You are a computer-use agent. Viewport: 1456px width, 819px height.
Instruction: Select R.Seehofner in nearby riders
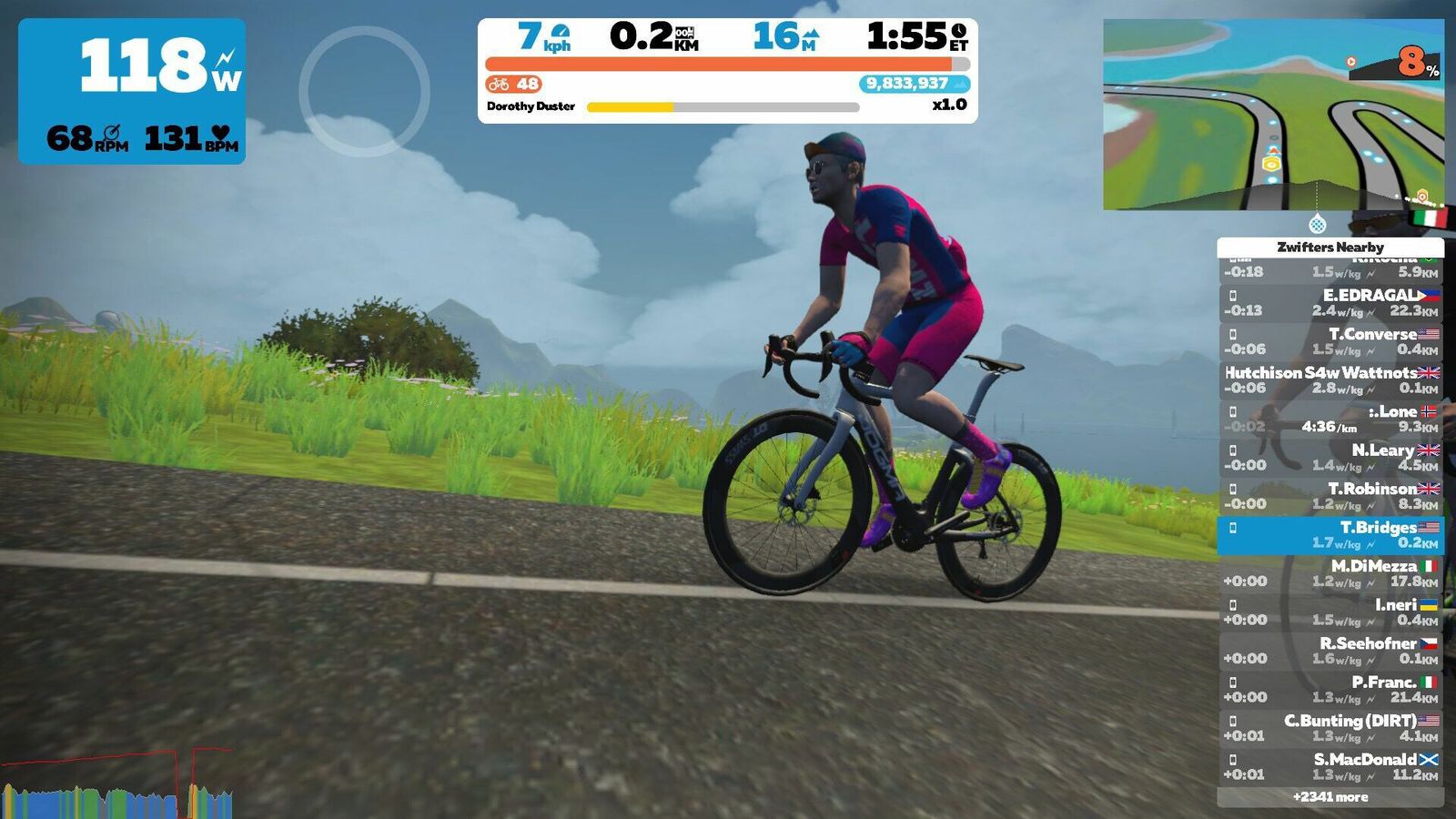point(1330,651)
